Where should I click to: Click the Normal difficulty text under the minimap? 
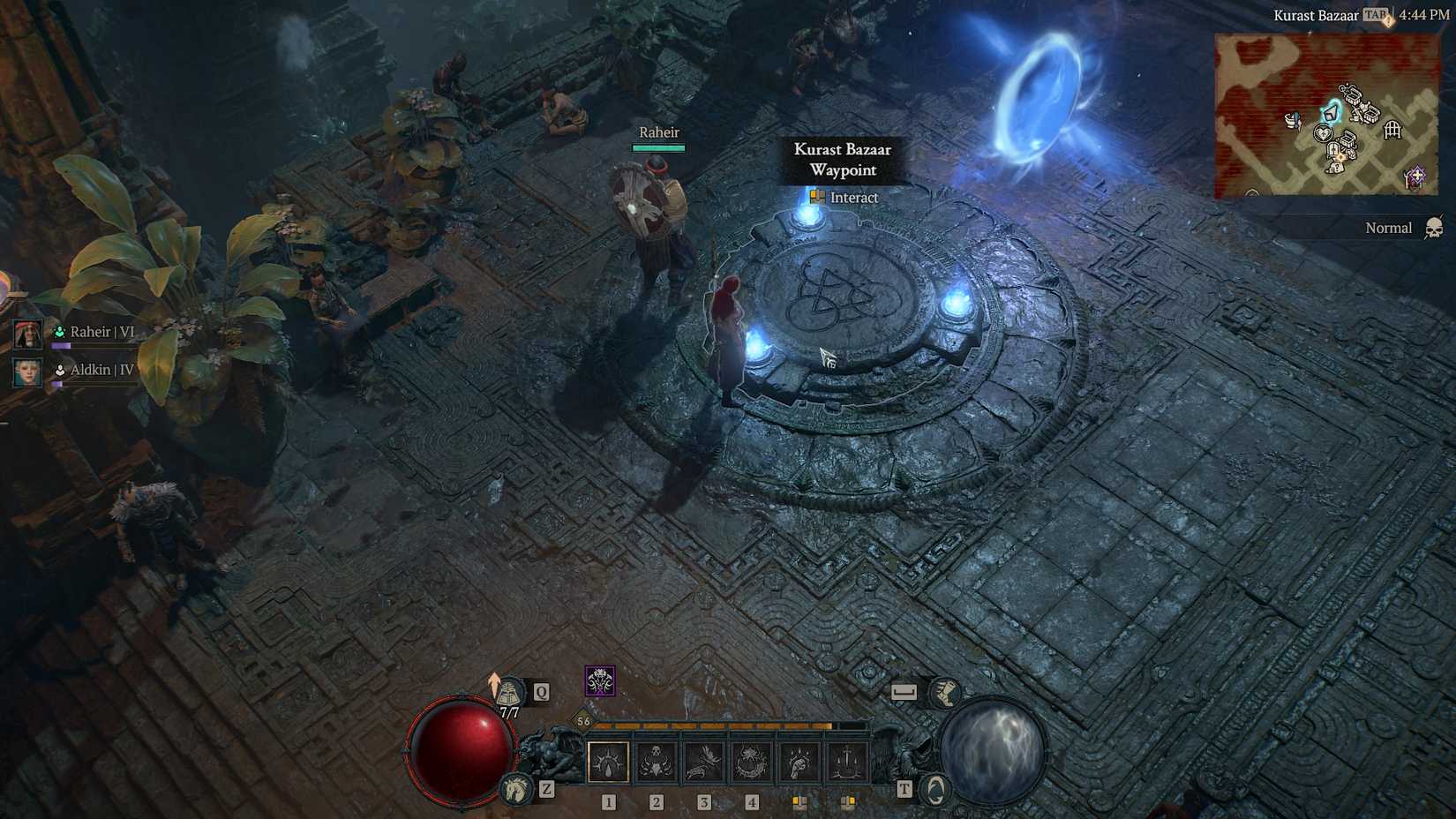point(1390,228)
